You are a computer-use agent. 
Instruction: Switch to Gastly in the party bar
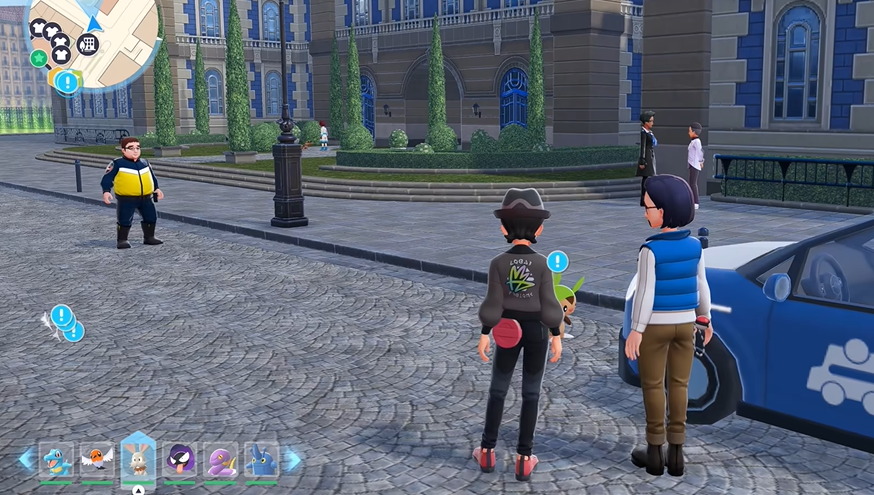pyautogui.click(x=180, y=460)
